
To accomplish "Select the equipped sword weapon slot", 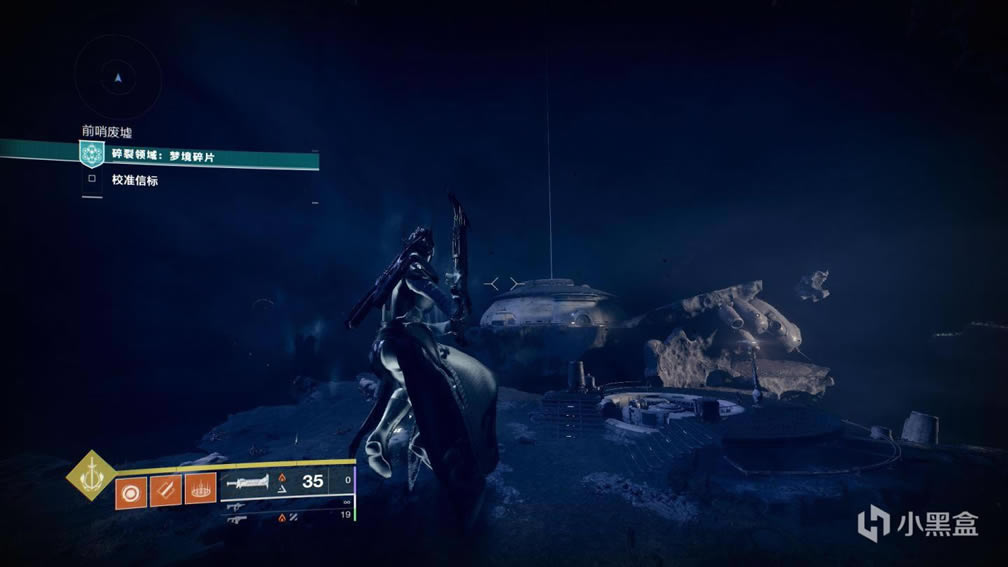I will (x=250, y=482).
